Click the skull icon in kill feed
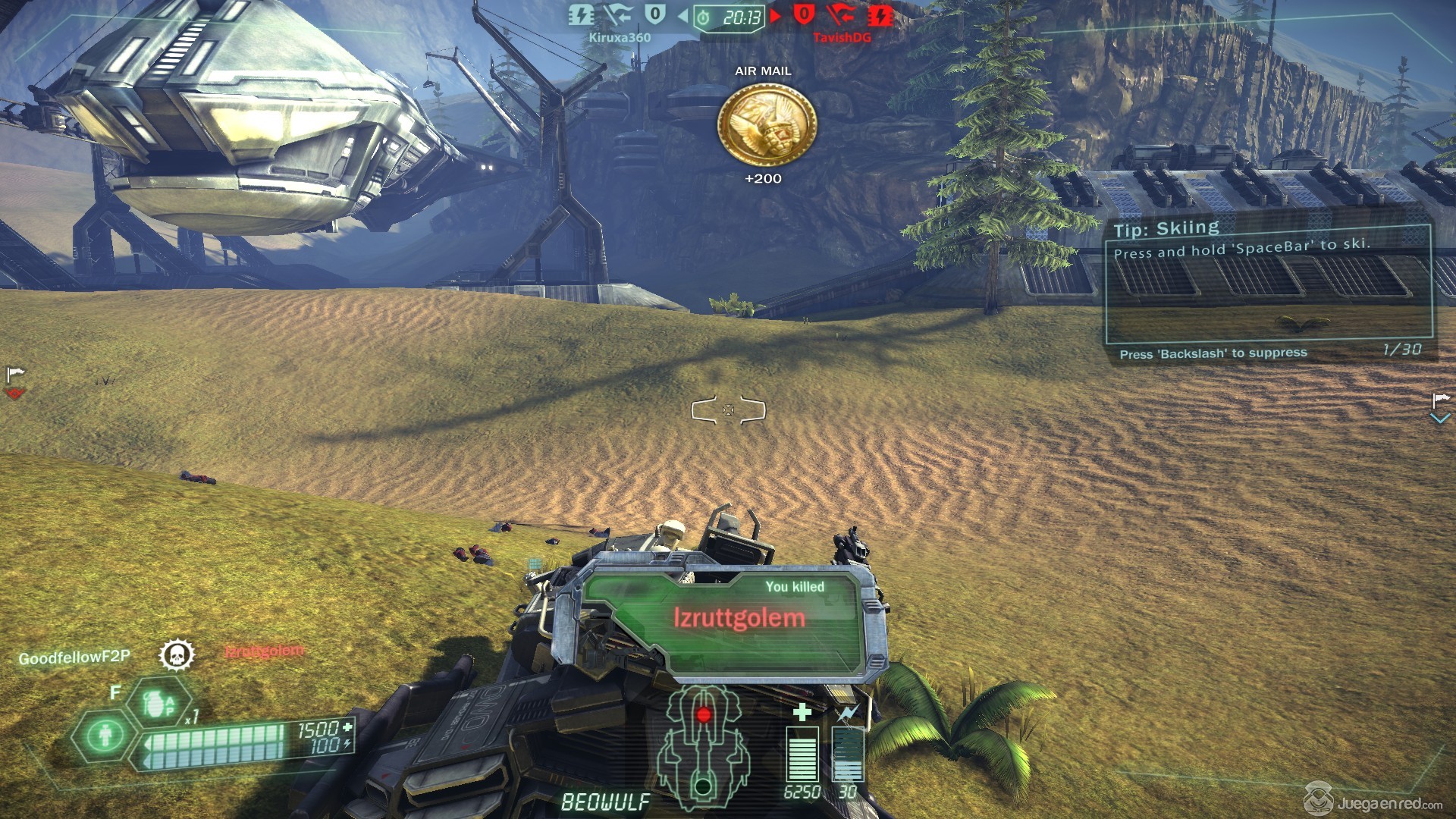This screenshot has height=819, width=1456. click(x=177, y=655)
